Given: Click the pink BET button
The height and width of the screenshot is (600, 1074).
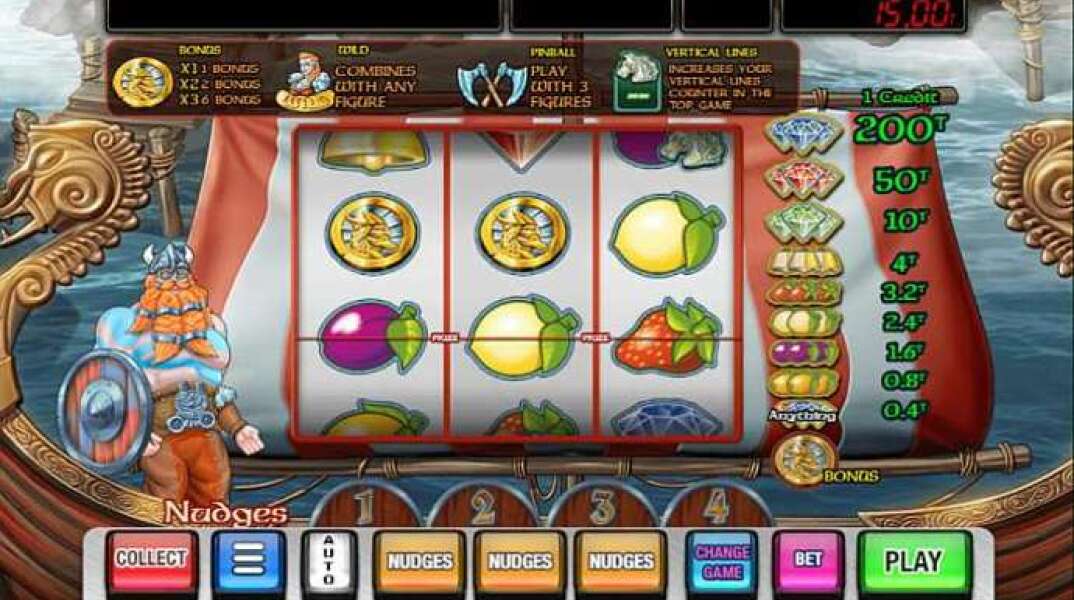Looking at the screenshot, I should point(807,560).
